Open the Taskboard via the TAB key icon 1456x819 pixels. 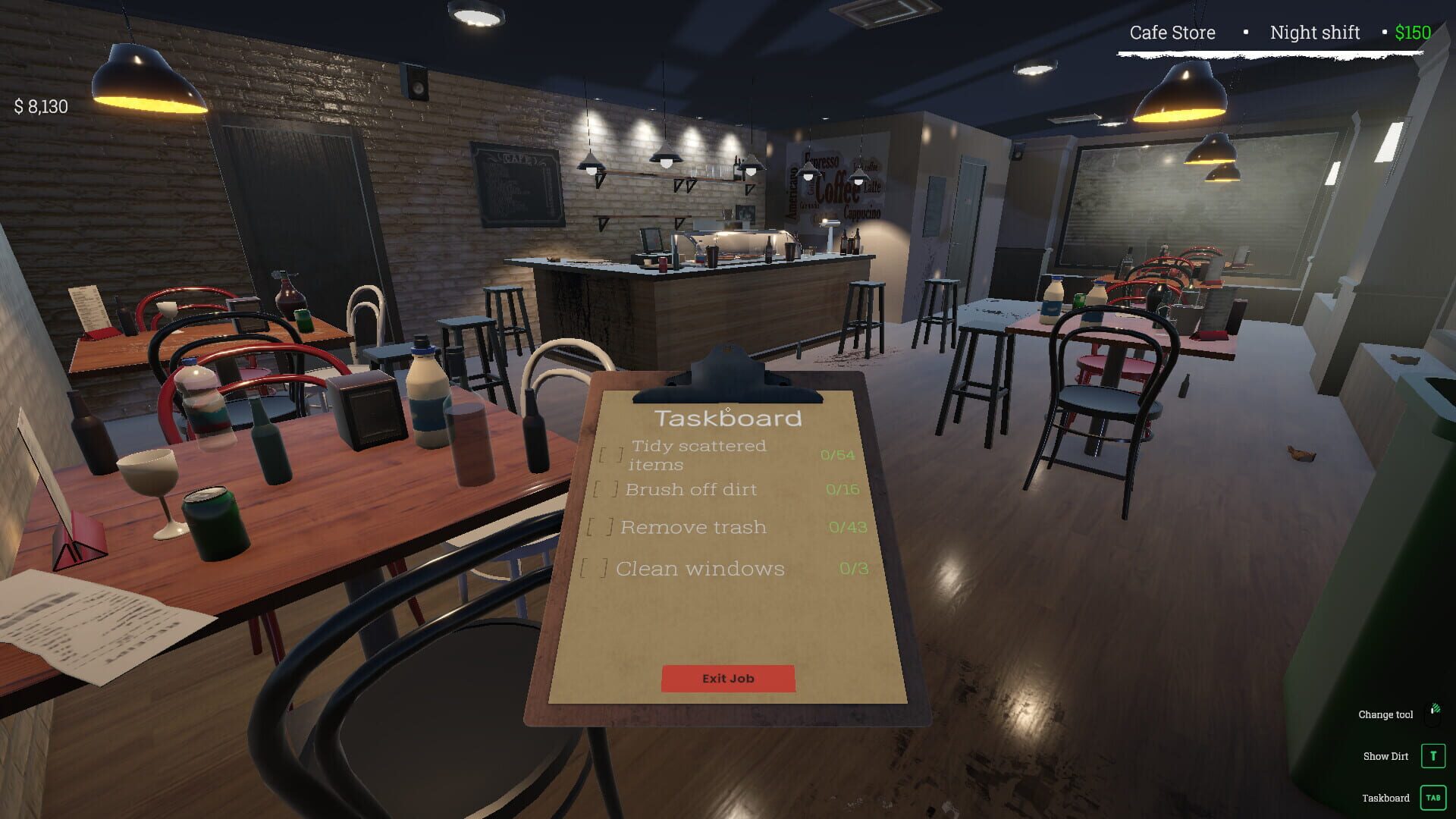click(x=1432, y=797)
